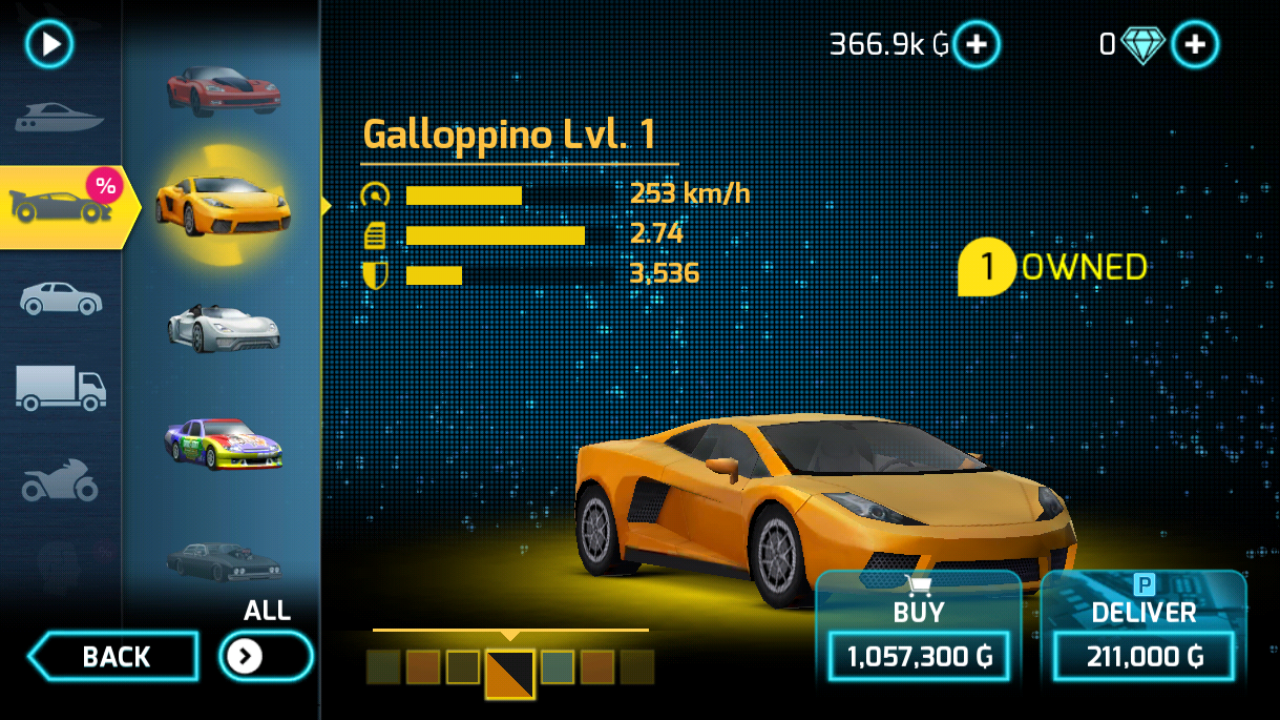
Task: Select the orange and black color swatch
Action: point(510,673)
